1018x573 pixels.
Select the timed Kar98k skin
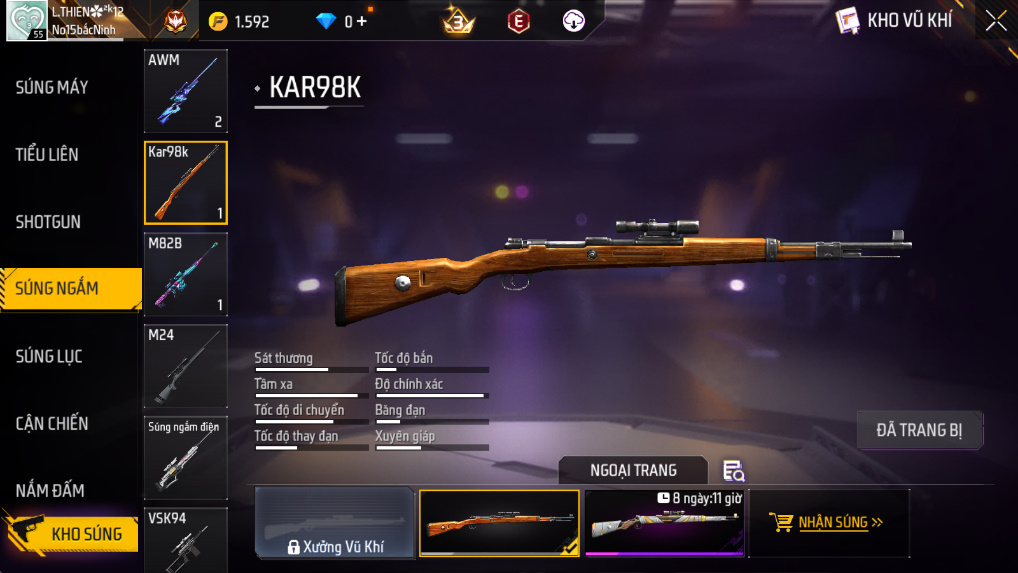[x=665, y=523]
